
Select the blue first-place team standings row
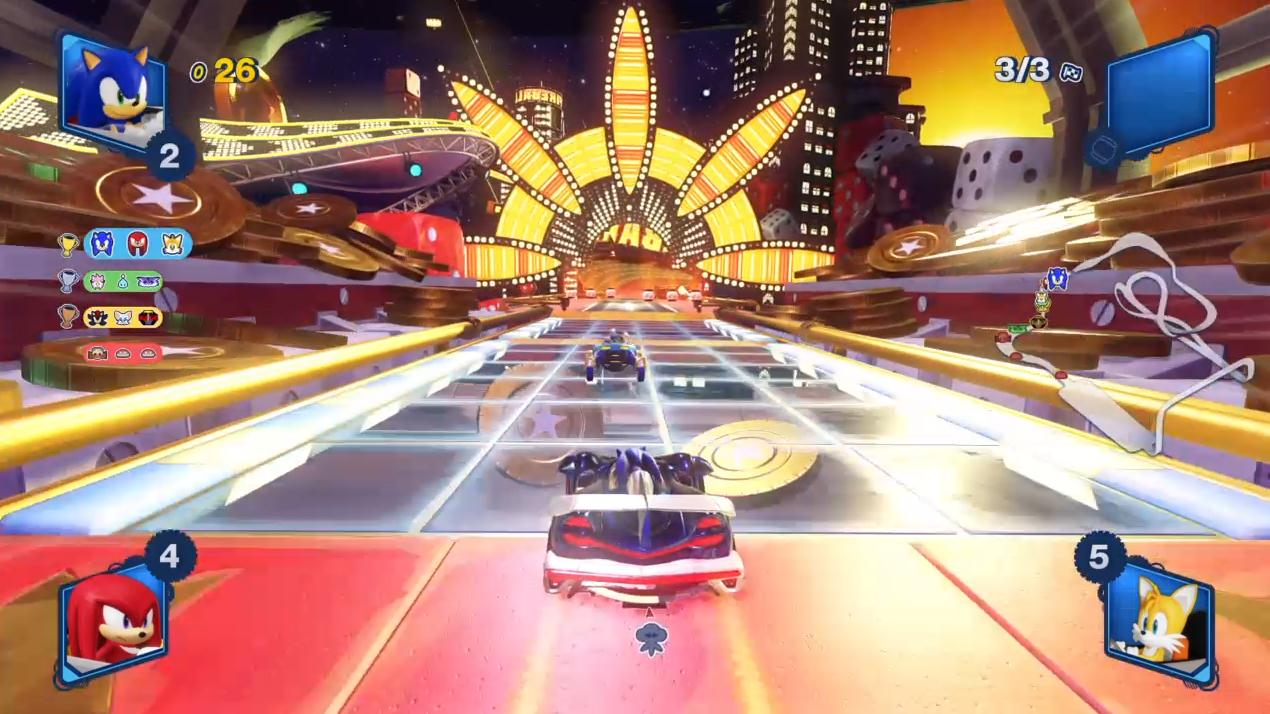point(137,243)
